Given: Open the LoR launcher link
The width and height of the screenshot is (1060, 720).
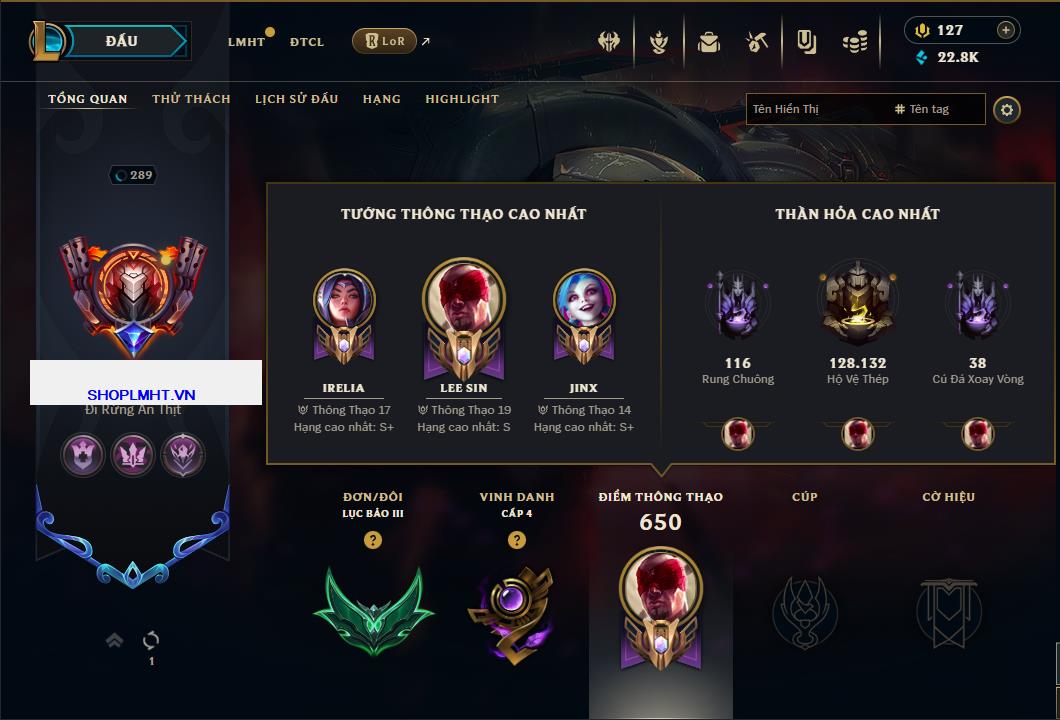Looking at the screenshot, I should 385,41.
